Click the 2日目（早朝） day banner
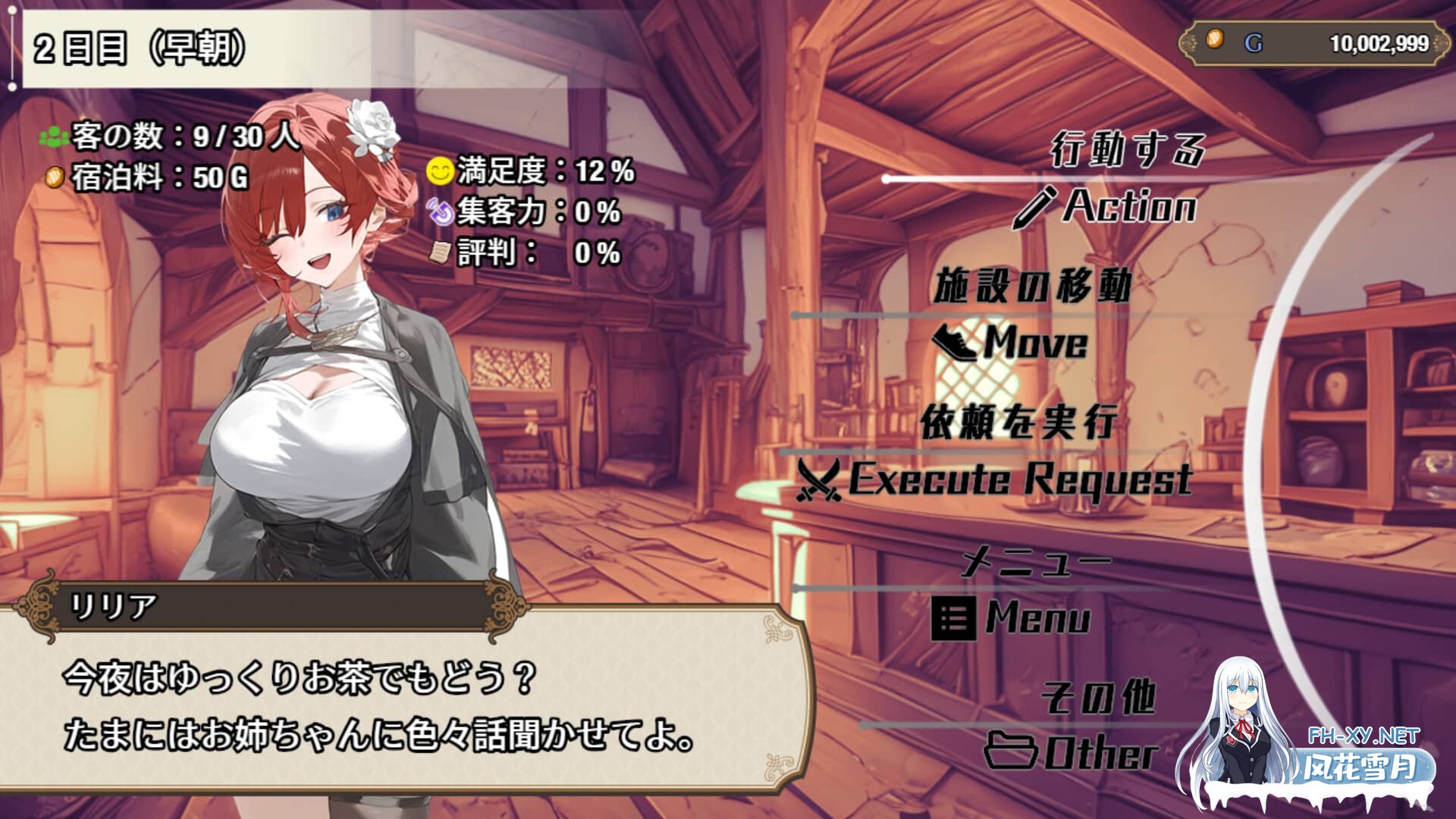This screenshot has height=819, width=1456. pos(136,45)
